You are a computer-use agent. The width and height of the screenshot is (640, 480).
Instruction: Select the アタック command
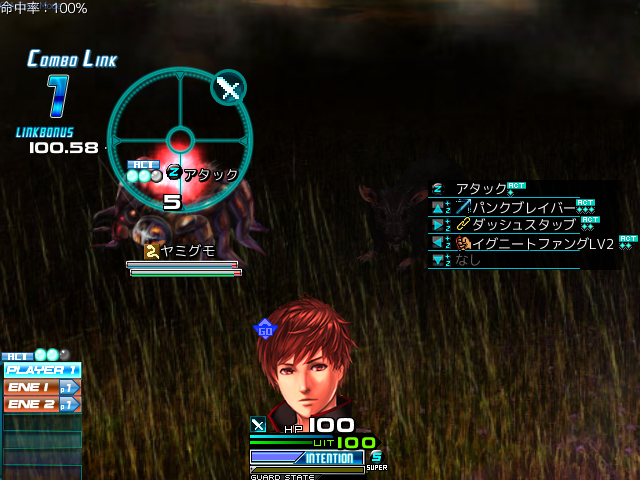point(480,188)
